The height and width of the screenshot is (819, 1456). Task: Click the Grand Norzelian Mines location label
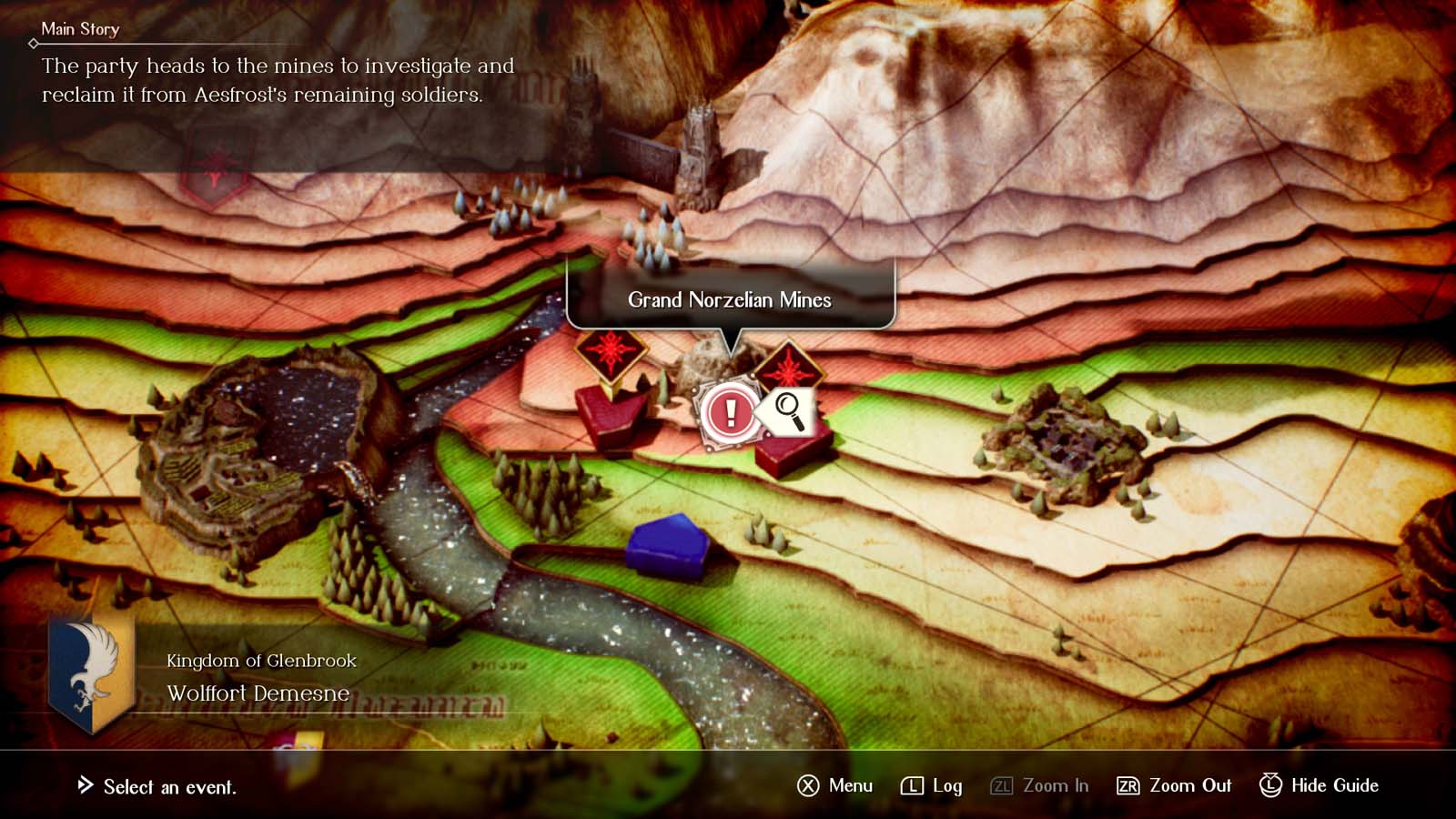tap(730, 299)
